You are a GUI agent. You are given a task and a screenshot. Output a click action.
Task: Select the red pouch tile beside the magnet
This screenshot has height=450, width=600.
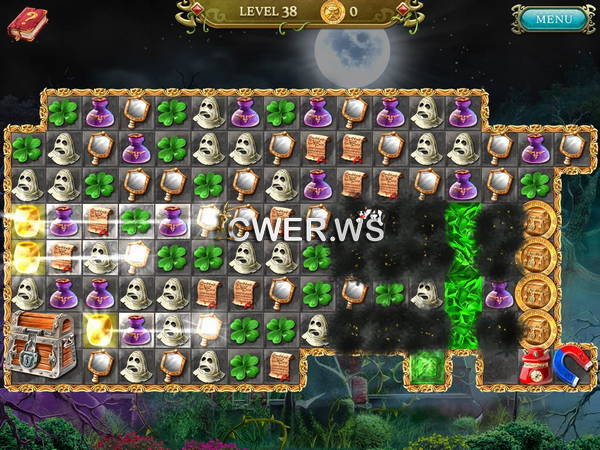pos(536,364)
